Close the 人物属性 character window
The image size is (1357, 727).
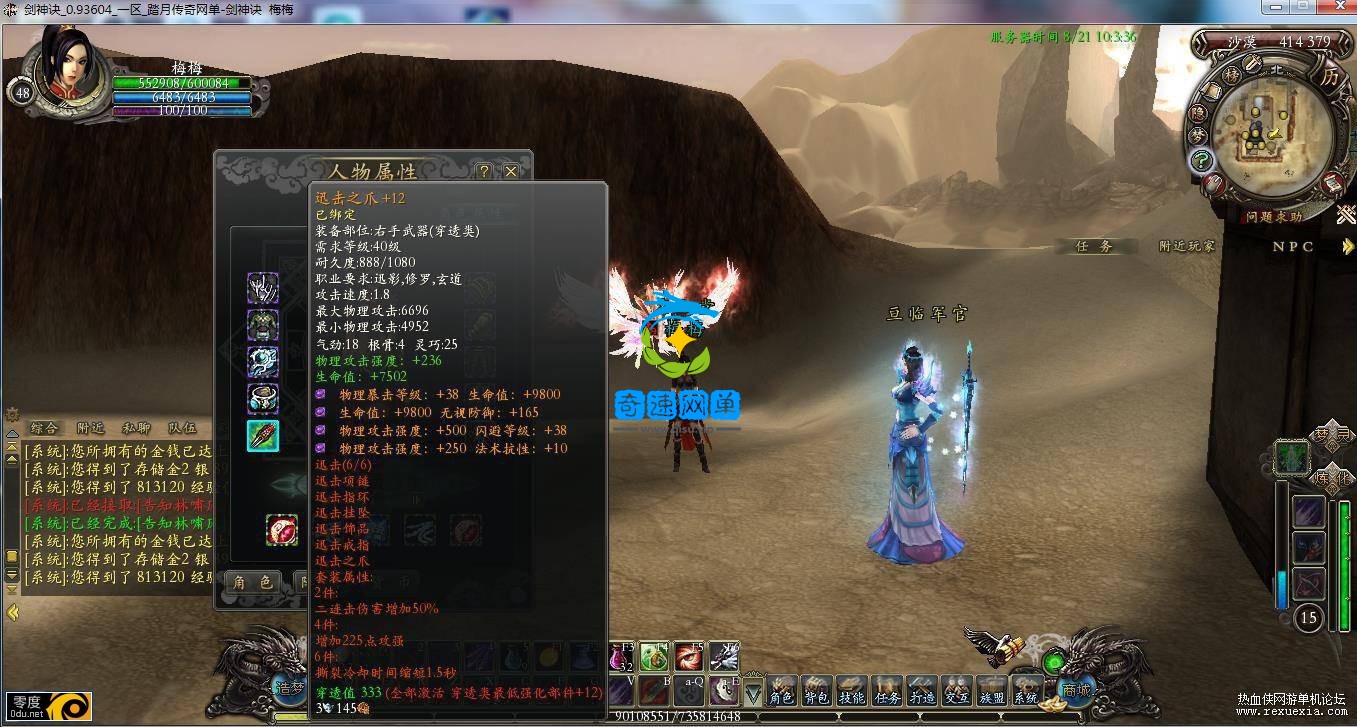[511, 171]
